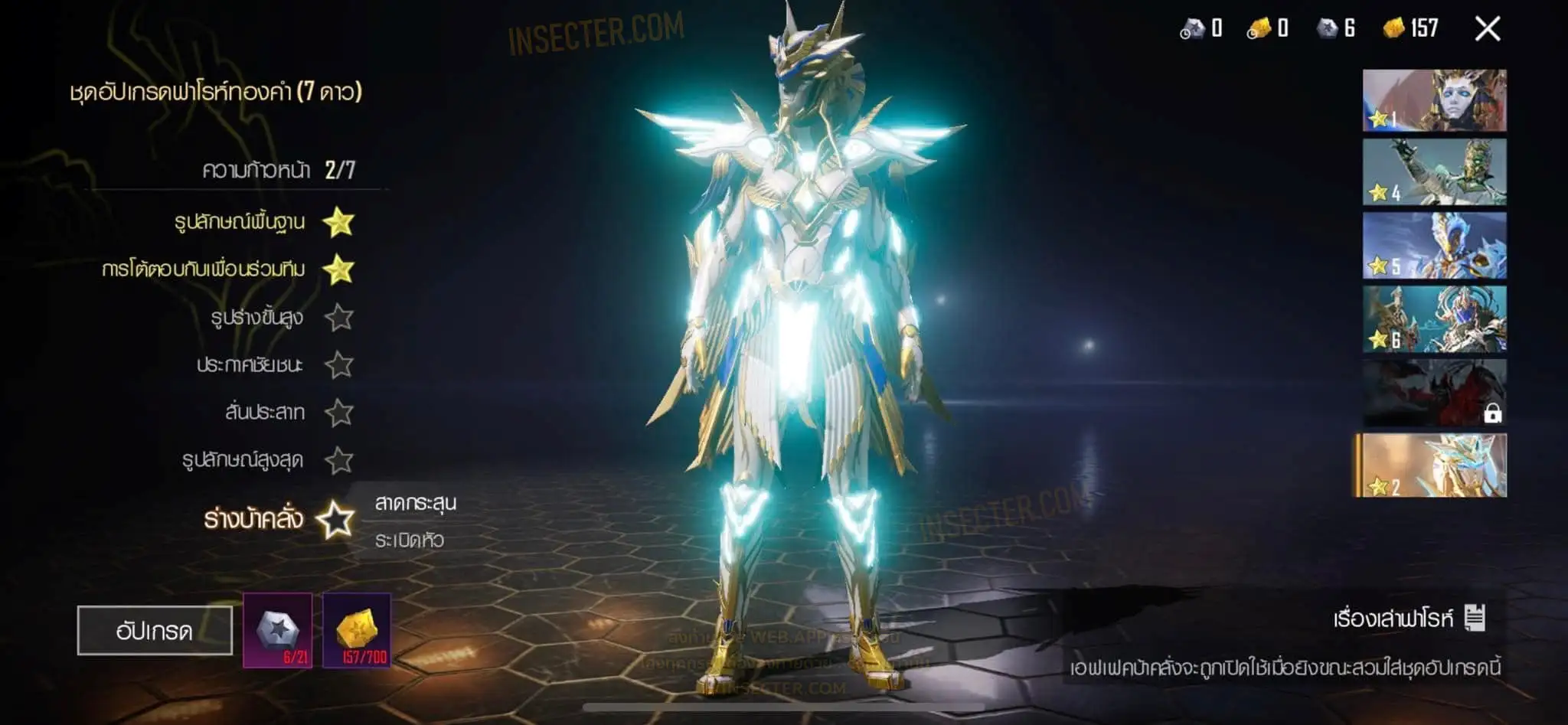Choose the 4-star outfit thumbnail
This screenshot has width=1568, height=725.
coord(1434,172)
